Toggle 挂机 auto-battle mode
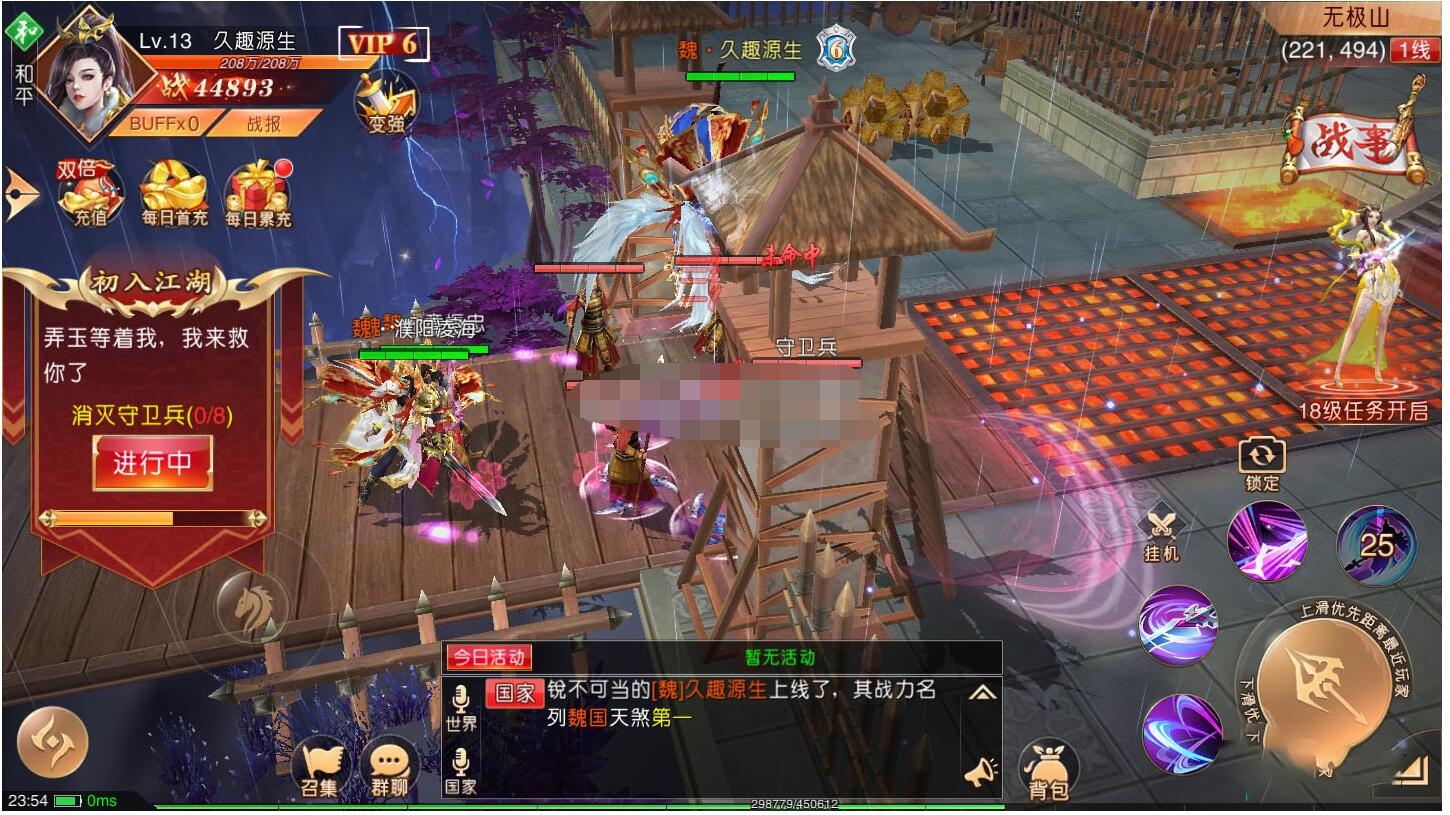 (x=1161, y=533)
